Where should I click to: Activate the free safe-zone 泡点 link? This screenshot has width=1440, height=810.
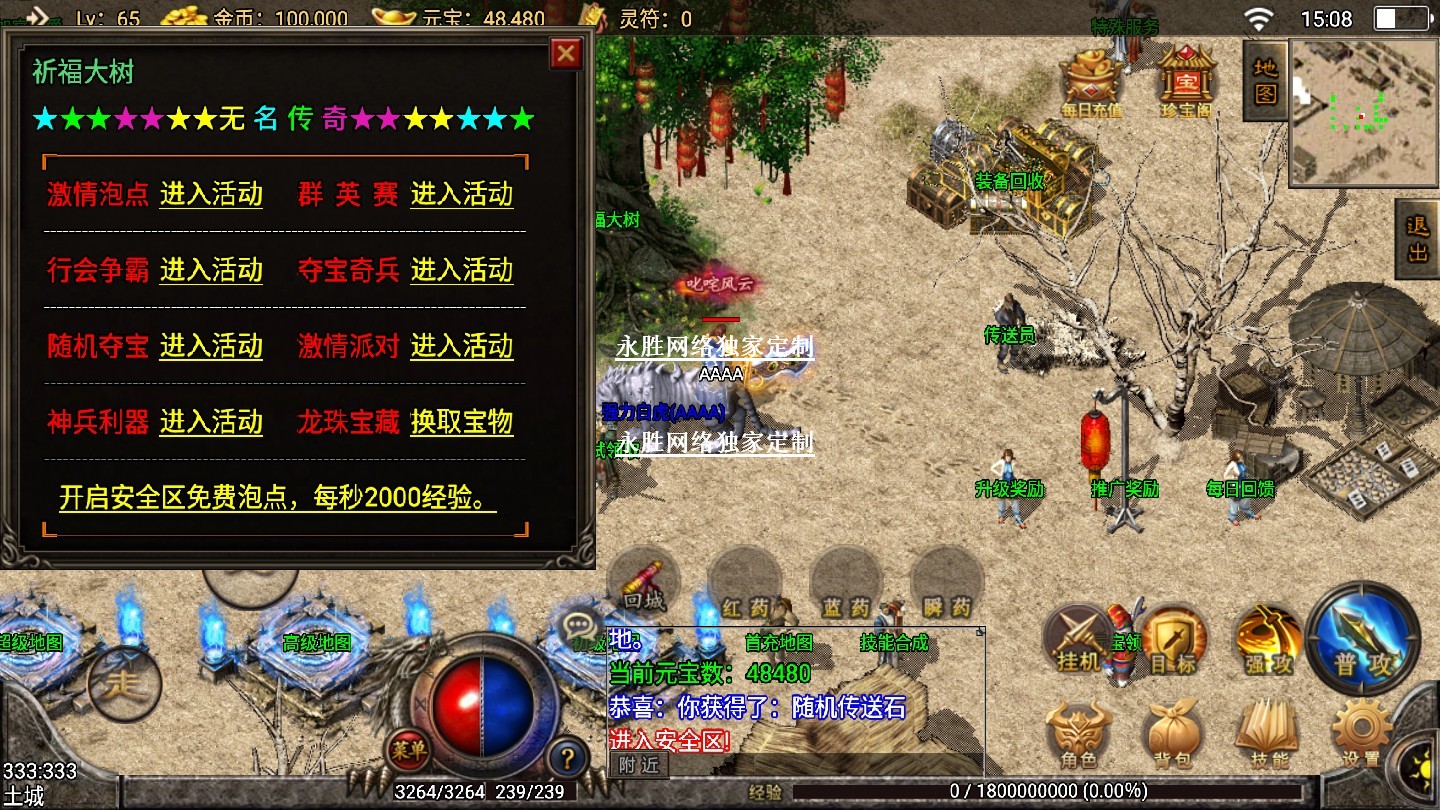click(278, 498)
